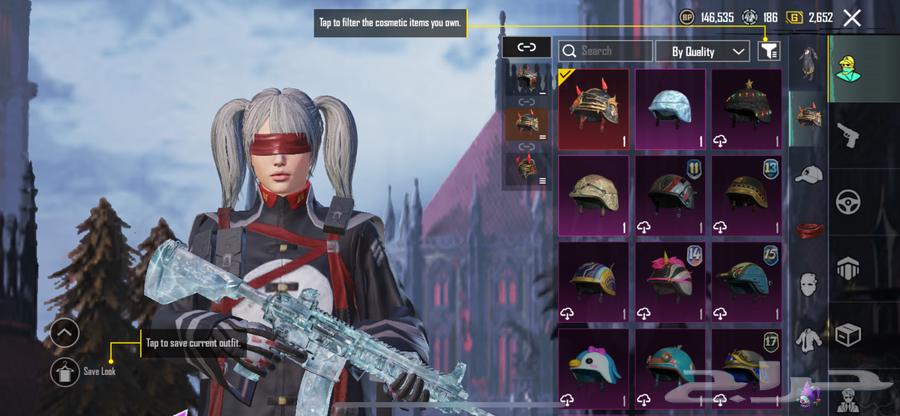
Task: Select the pink mohawk helmet
Action: pos(670,280)
